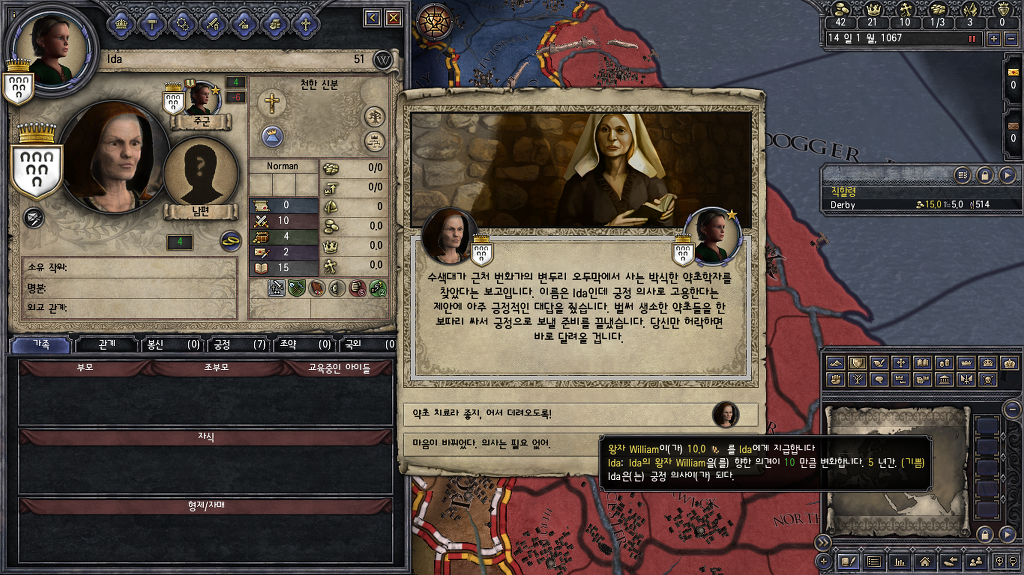The image size is (1024, 575).
Task: Switch to the 관계 (relations) tab
Action: coord(108,345)
